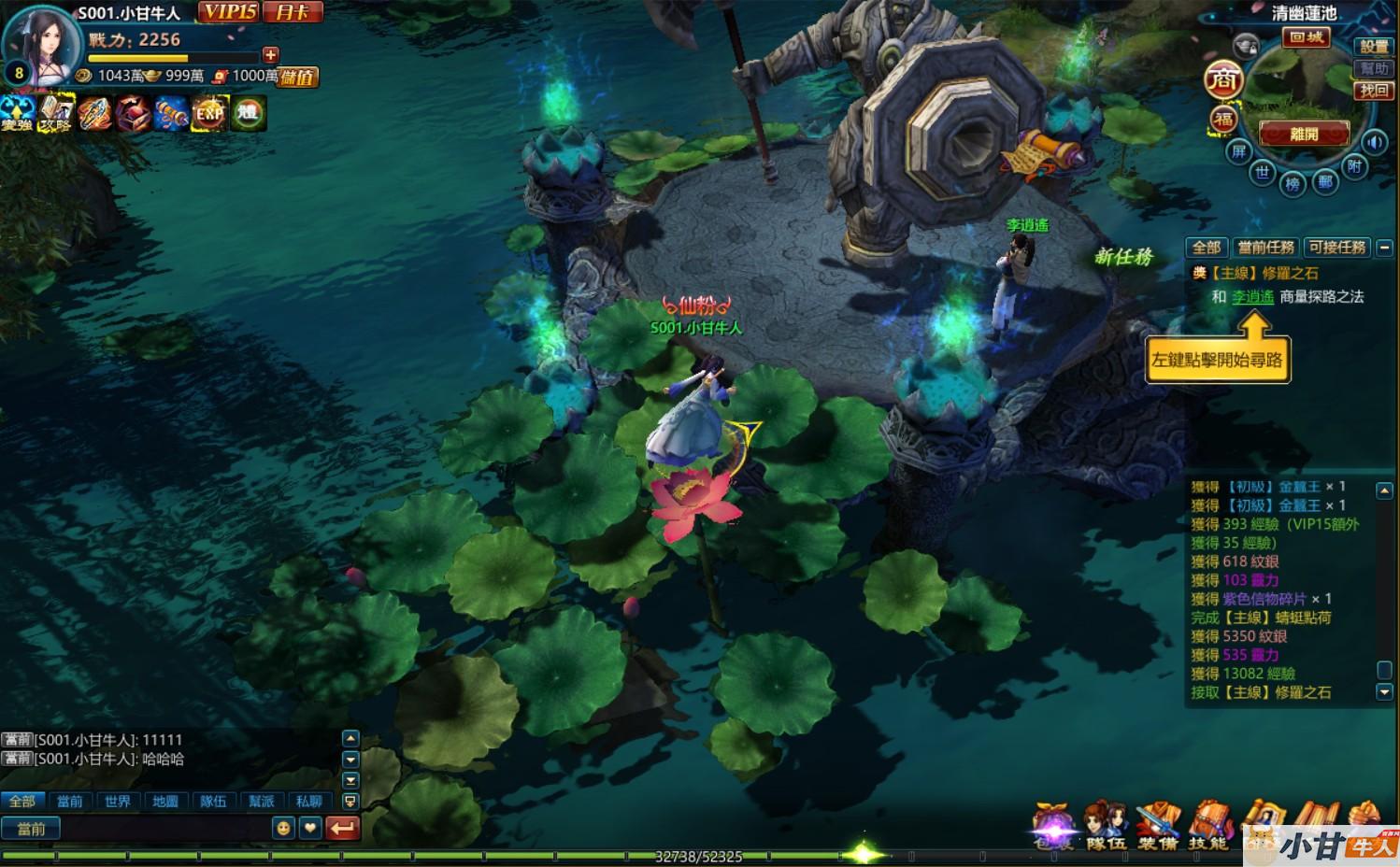1400x867 pixels.
Task: Switch chat to the 幫派 guild channel
Action: [262, 802]
